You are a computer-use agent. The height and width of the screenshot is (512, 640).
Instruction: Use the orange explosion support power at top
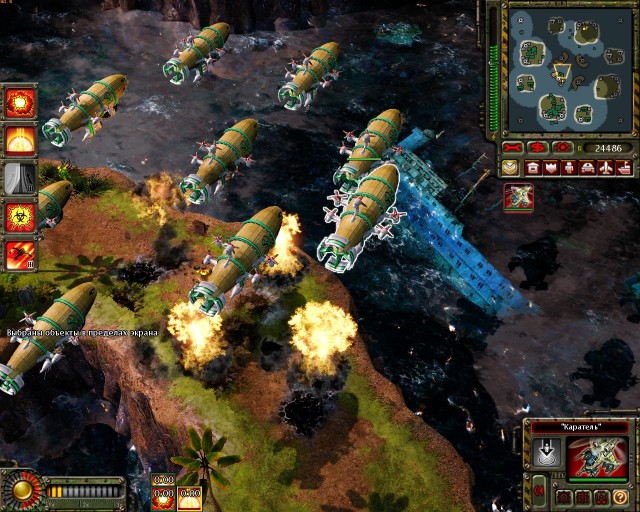(20, 102)
